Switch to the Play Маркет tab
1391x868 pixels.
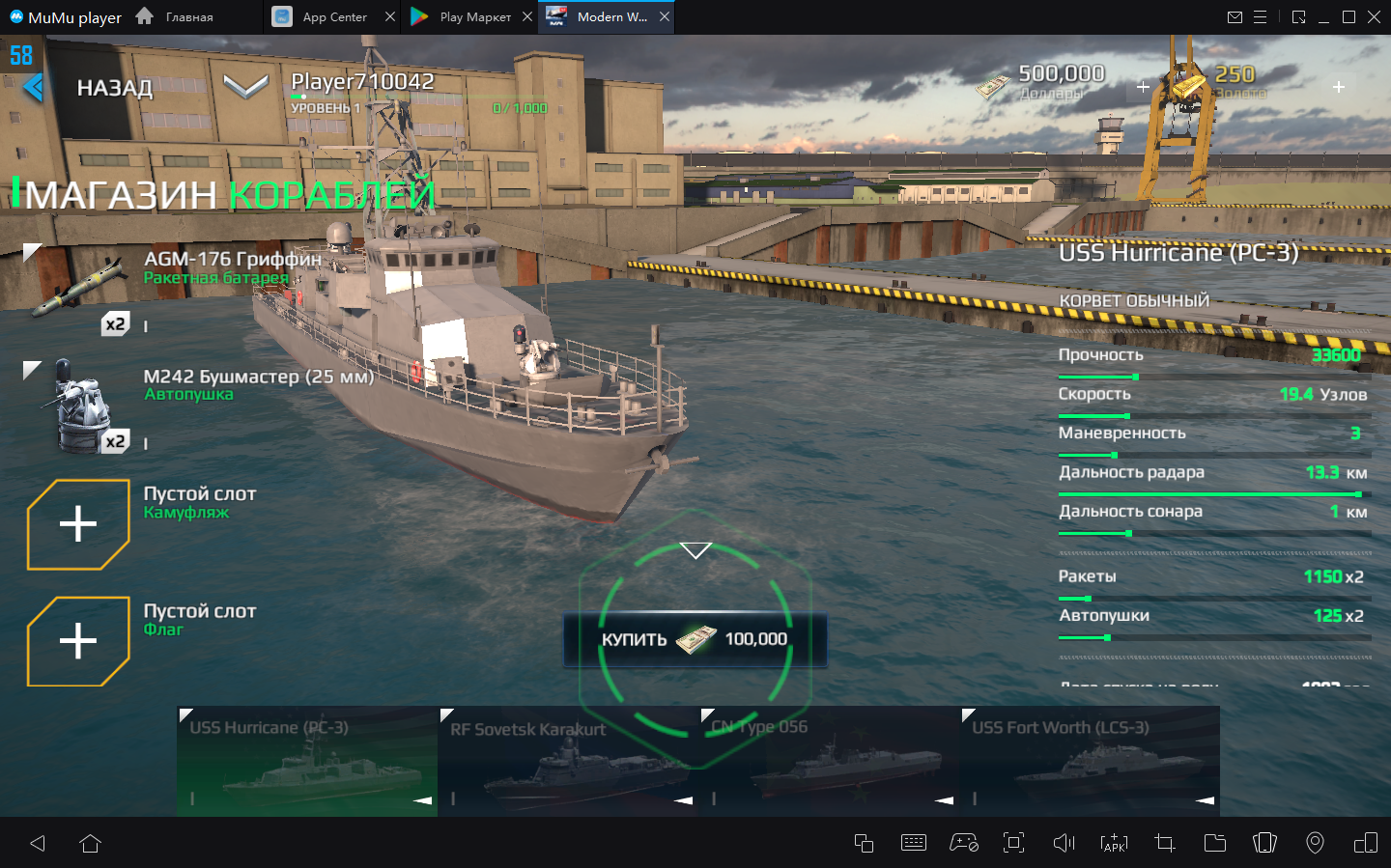tap(466, 17)
